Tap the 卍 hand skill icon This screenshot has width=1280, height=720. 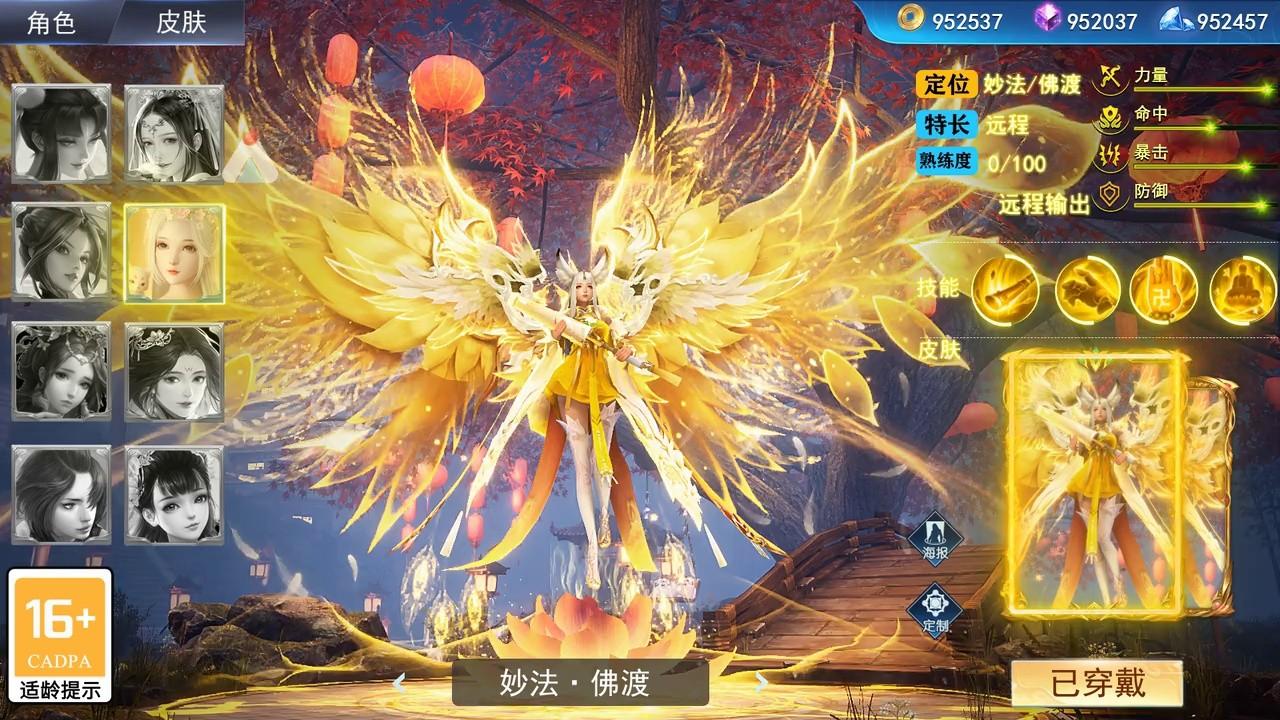1166,289
